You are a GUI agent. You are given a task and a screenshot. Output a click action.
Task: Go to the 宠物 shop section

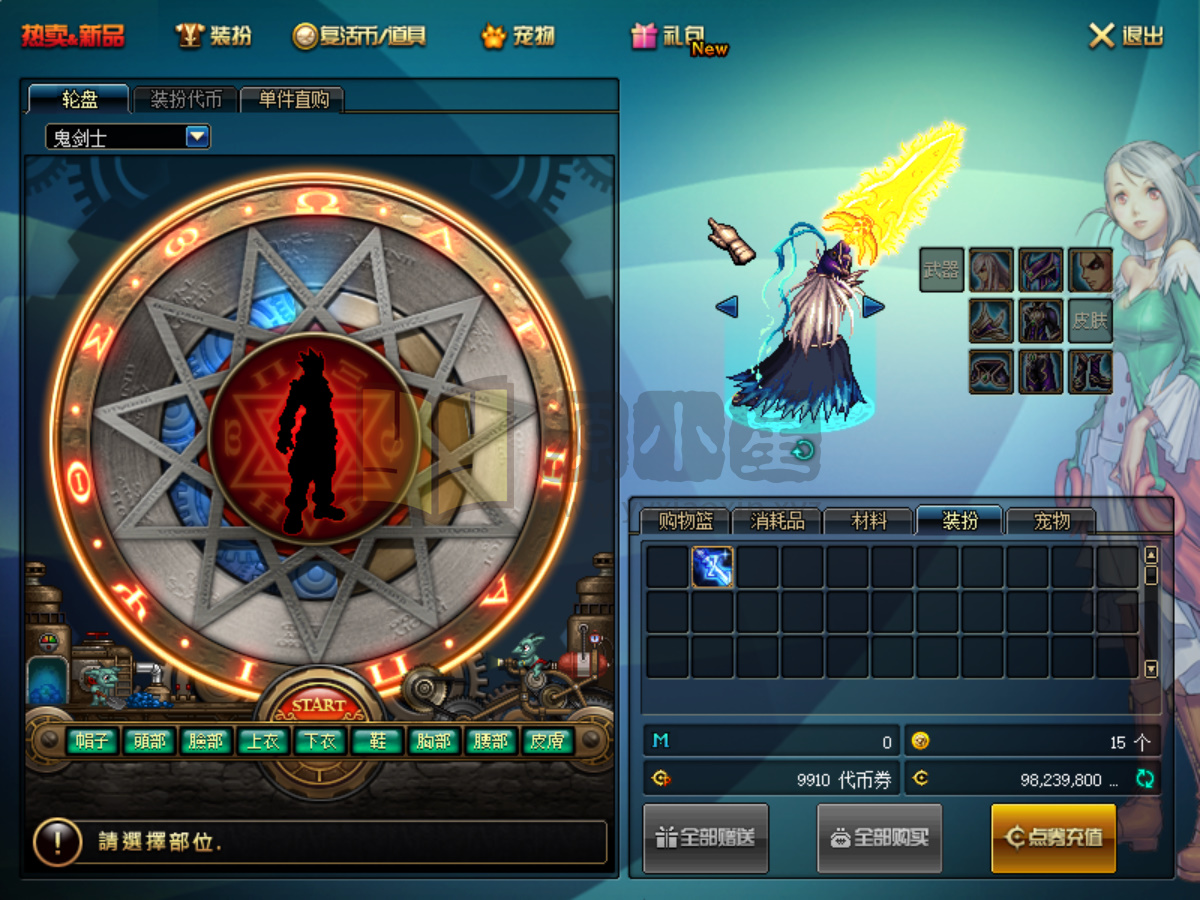(518, 36)
